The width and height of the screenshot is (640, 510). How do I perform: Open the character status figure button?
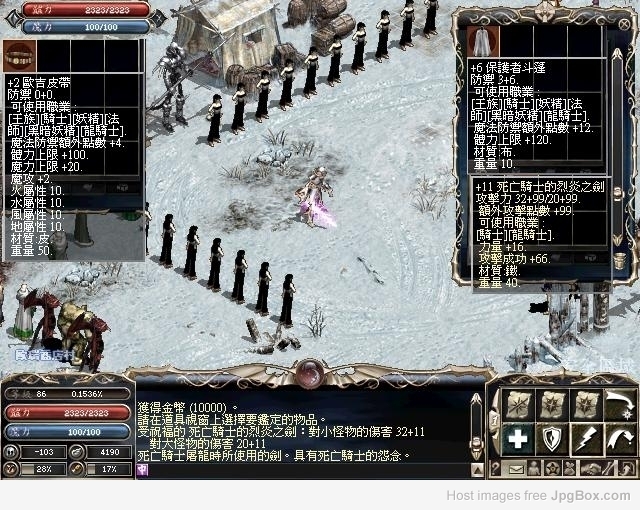pyautogui.click(x=536, y=468)
